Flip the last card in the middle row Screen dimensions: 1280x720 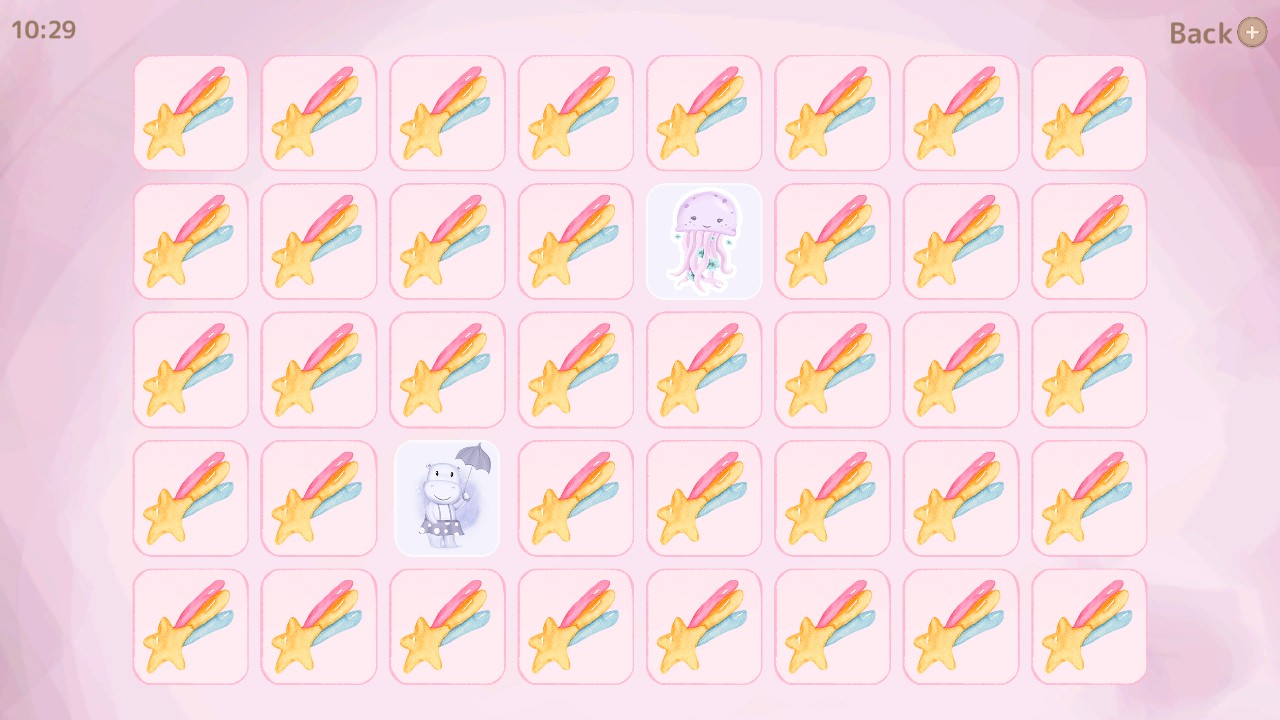[x=1088, y=369]
